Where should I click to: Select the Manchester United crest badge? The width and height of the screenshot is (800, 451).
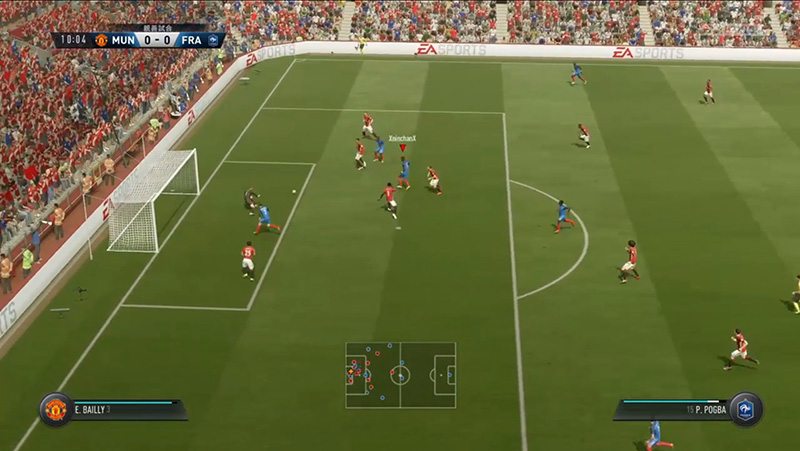56,409
